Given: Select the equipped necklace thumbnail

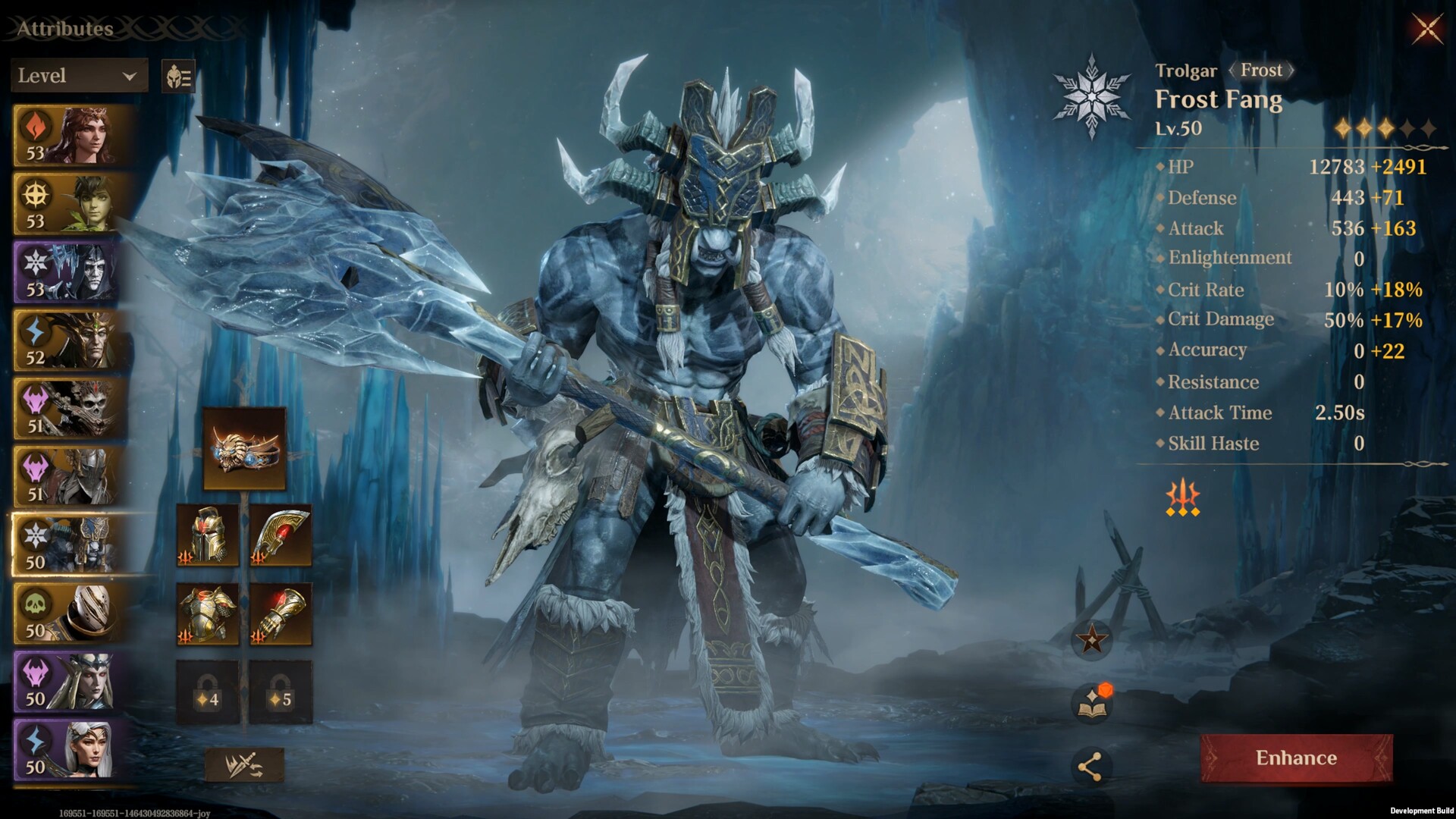Looking at the screenshot, I should point(243,447).
